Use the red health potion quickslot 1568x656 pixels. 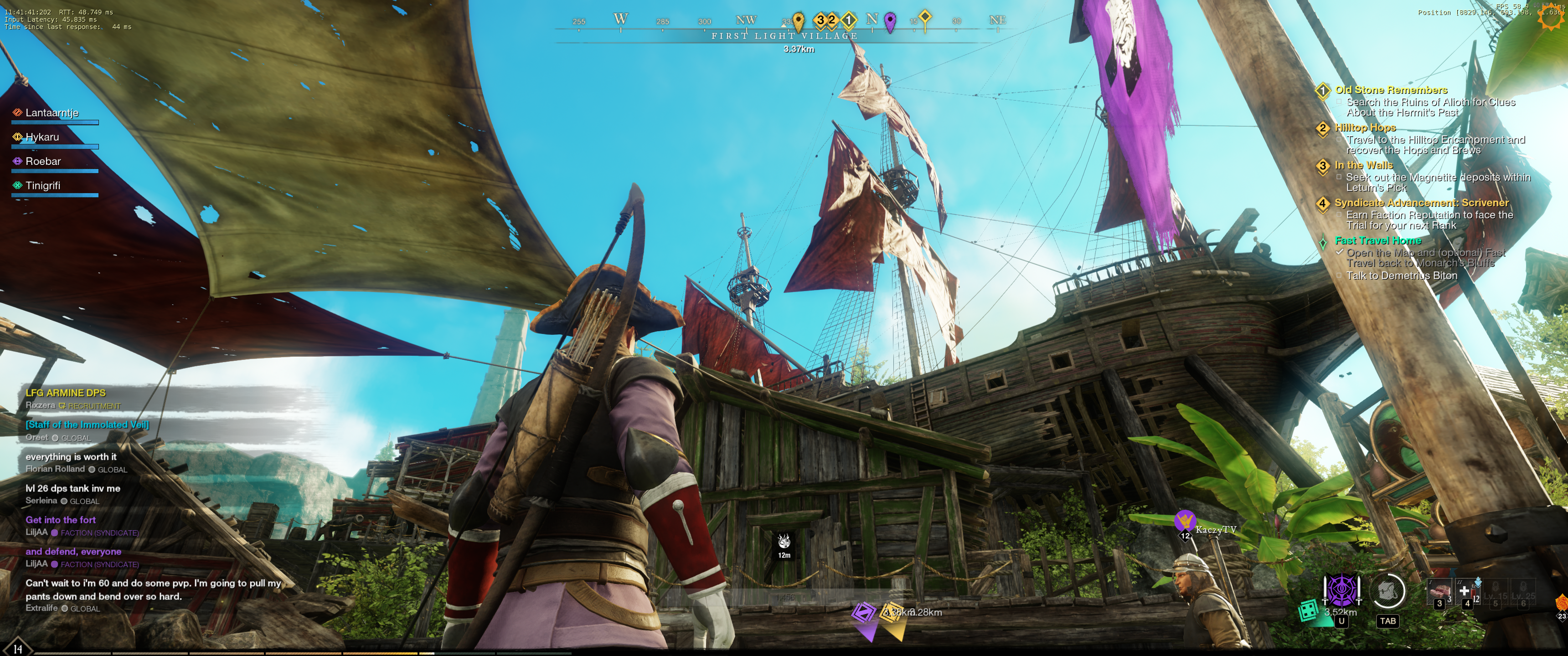click(x=1467, y=591)
